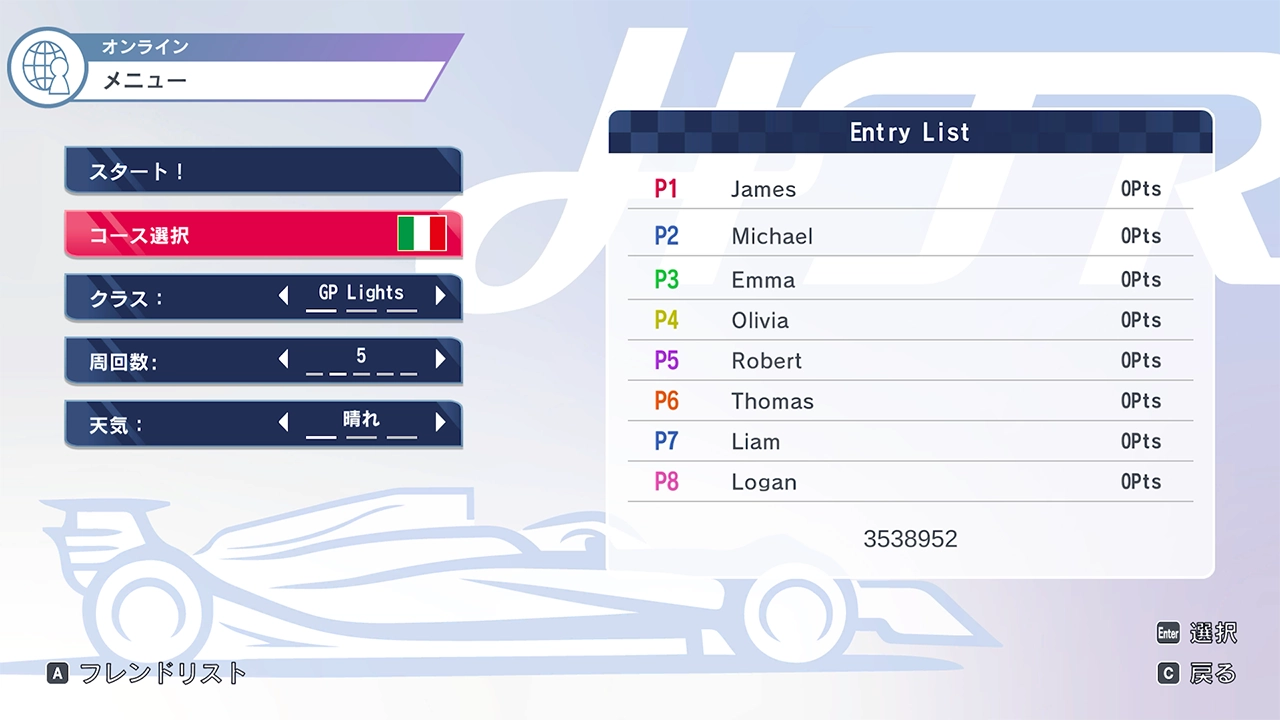Go back with 戻る
This screenshot has height=720, width=1280.
1197,674
